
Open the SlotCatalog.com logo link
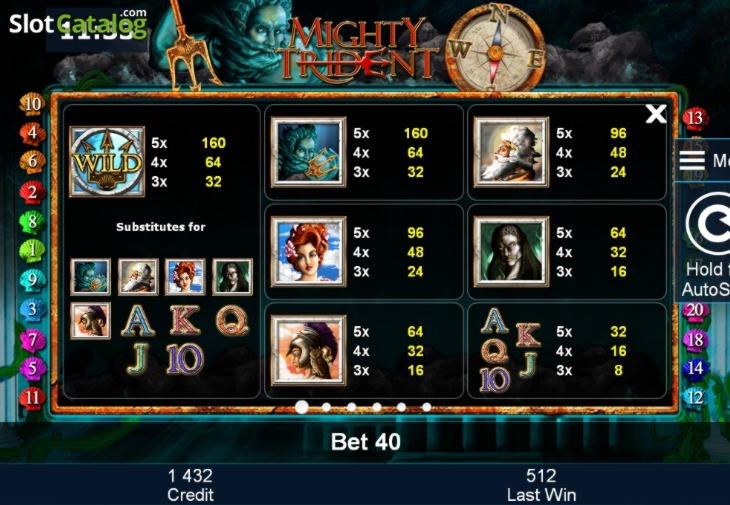pyautogui.click(x=78, y=23)
